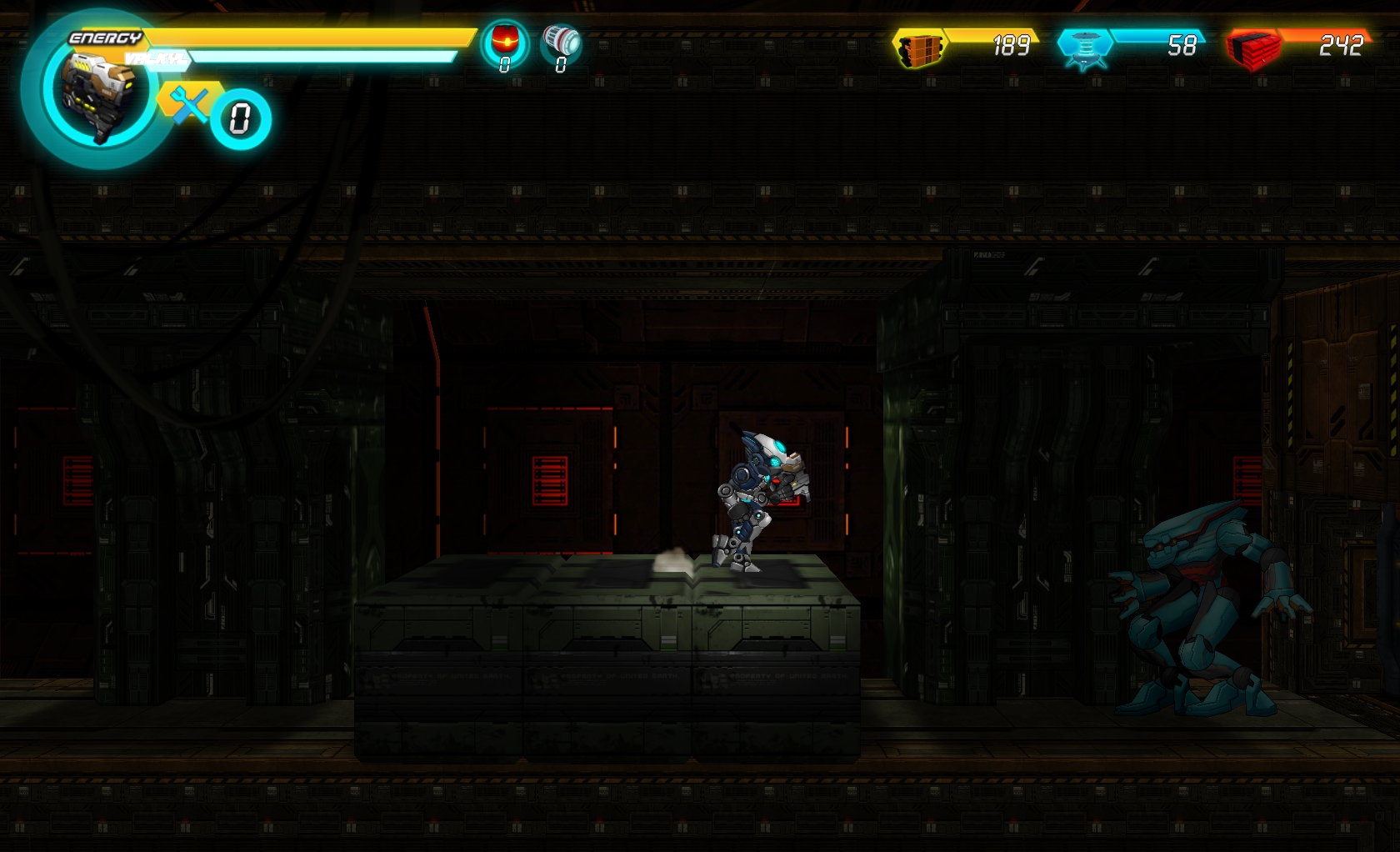
Task: Select the silver canister item icon
Action: pyautogui.click(x=561, y=40)
